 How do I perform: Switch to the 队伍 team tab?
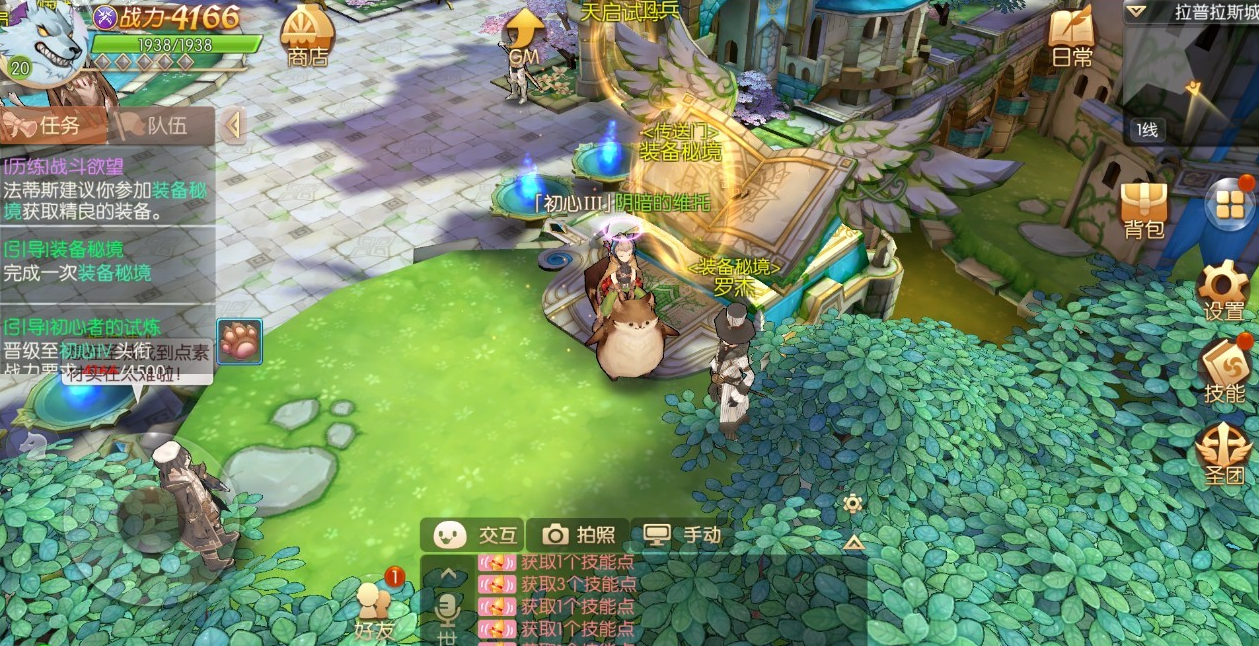coord(162,126)
